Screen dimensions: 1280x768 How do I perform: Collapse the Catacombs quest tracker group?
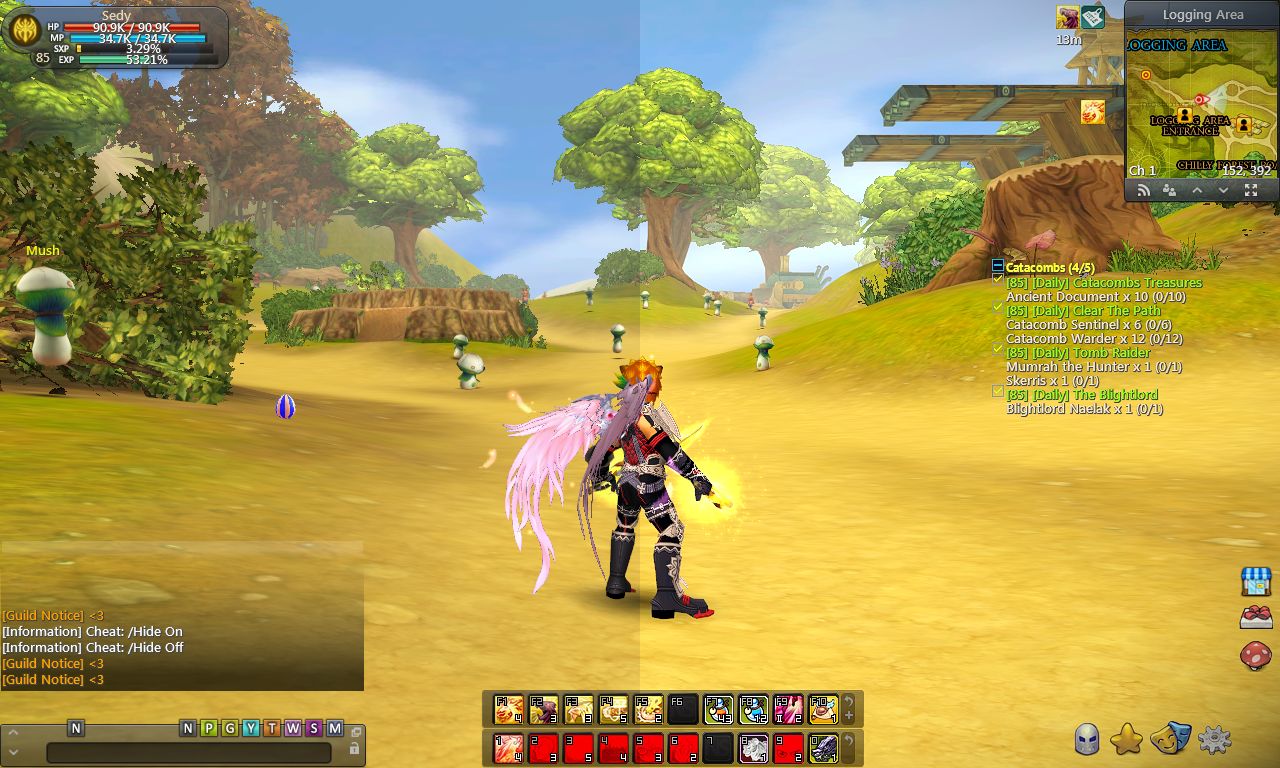click(x=997, y=266)
